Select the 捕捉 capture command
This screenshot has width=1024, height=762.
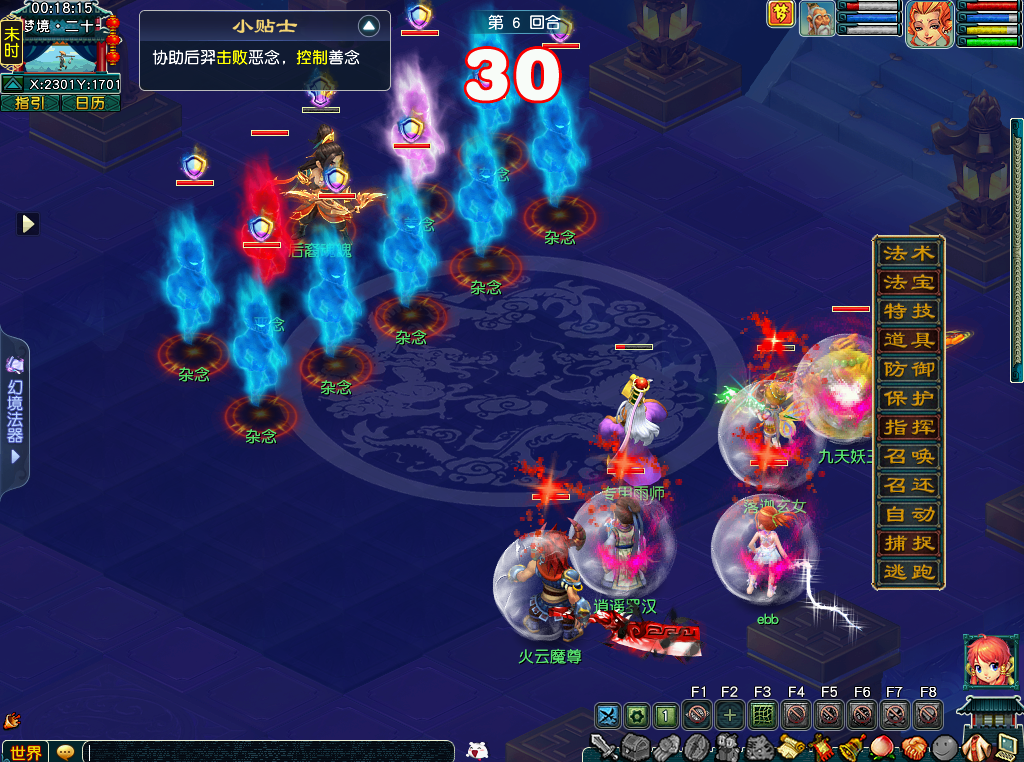[x=908, y=543]
